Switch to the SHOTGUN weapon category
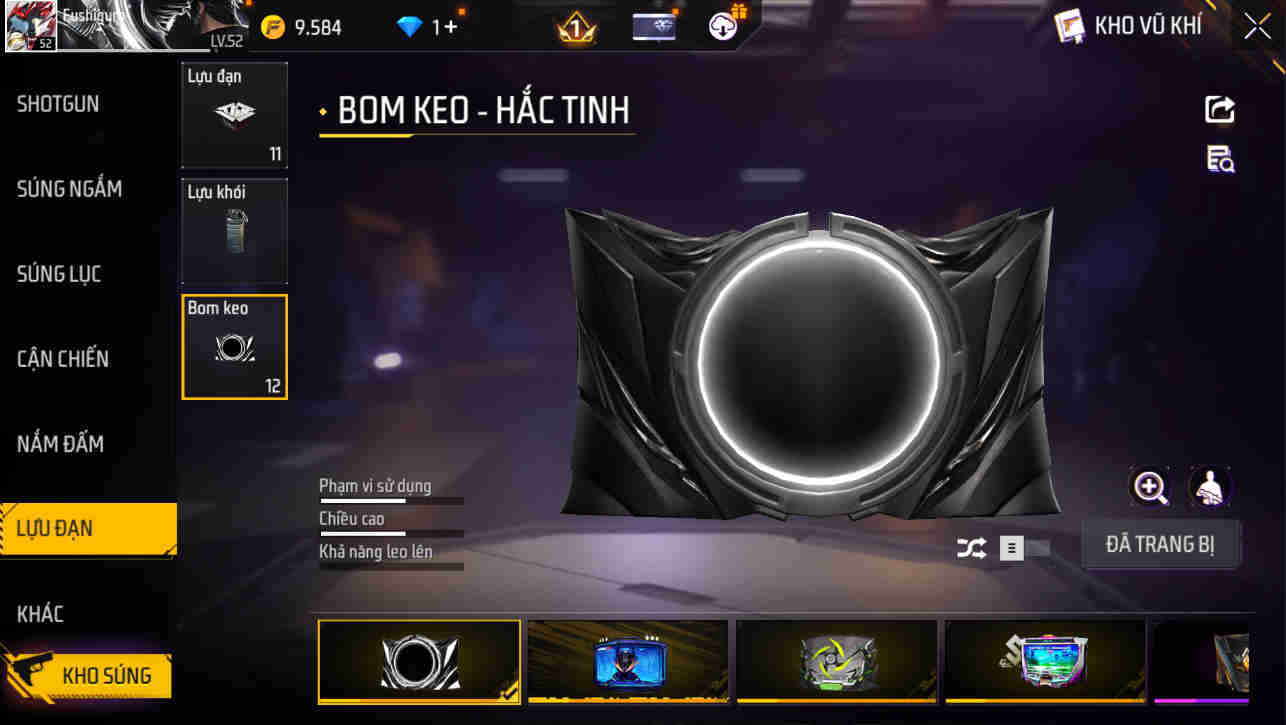Image resolution: width=1286 pixels, height=725 pixels. (57, 104)
